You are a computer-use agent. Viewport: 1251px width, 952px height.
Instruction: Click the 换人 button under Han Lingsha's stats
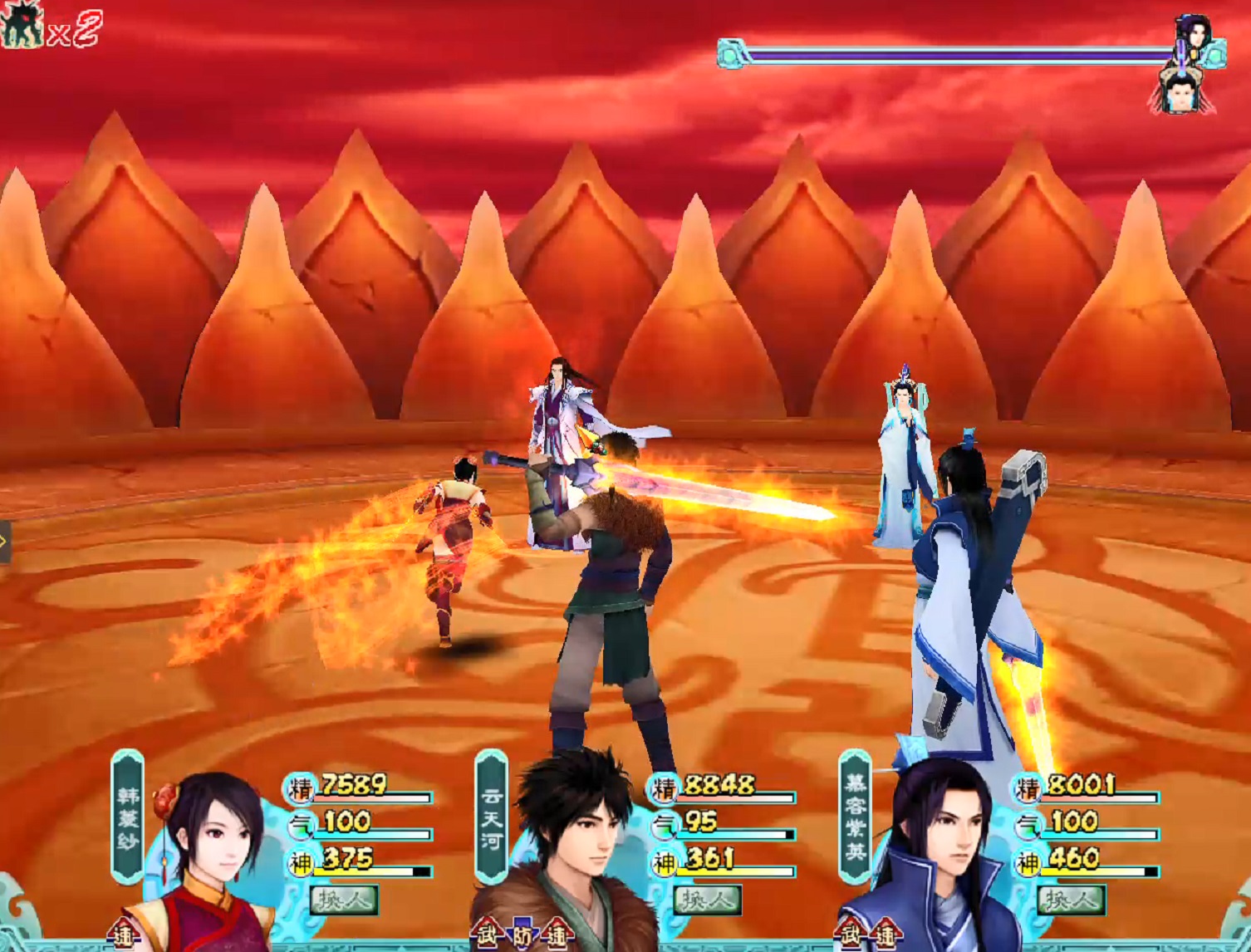click(344, 899)
